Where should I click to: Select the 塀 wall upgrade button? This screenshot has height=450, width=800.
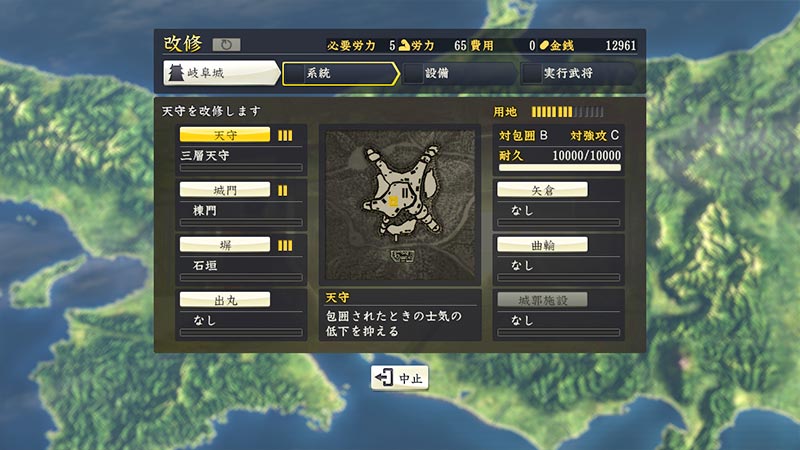coord(224,245)
